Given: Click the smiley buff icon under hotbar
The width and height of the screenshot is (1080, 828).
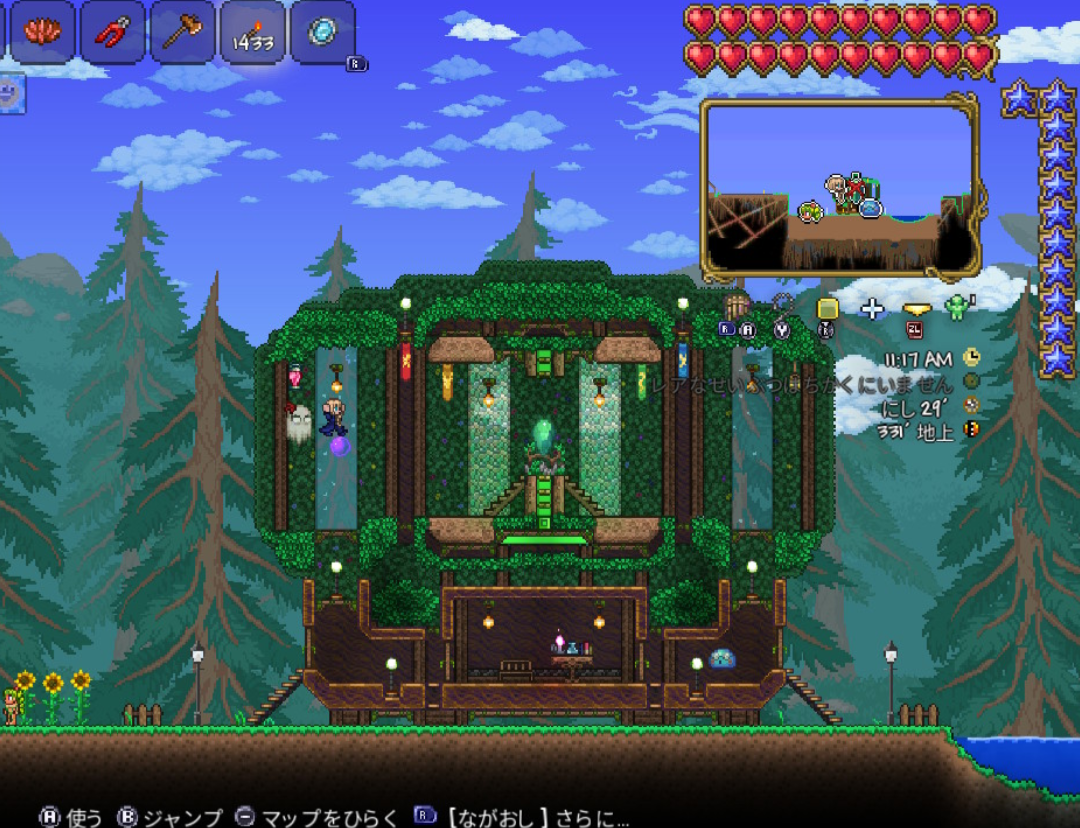Looking at the screenshot, I should coord(11,93).
